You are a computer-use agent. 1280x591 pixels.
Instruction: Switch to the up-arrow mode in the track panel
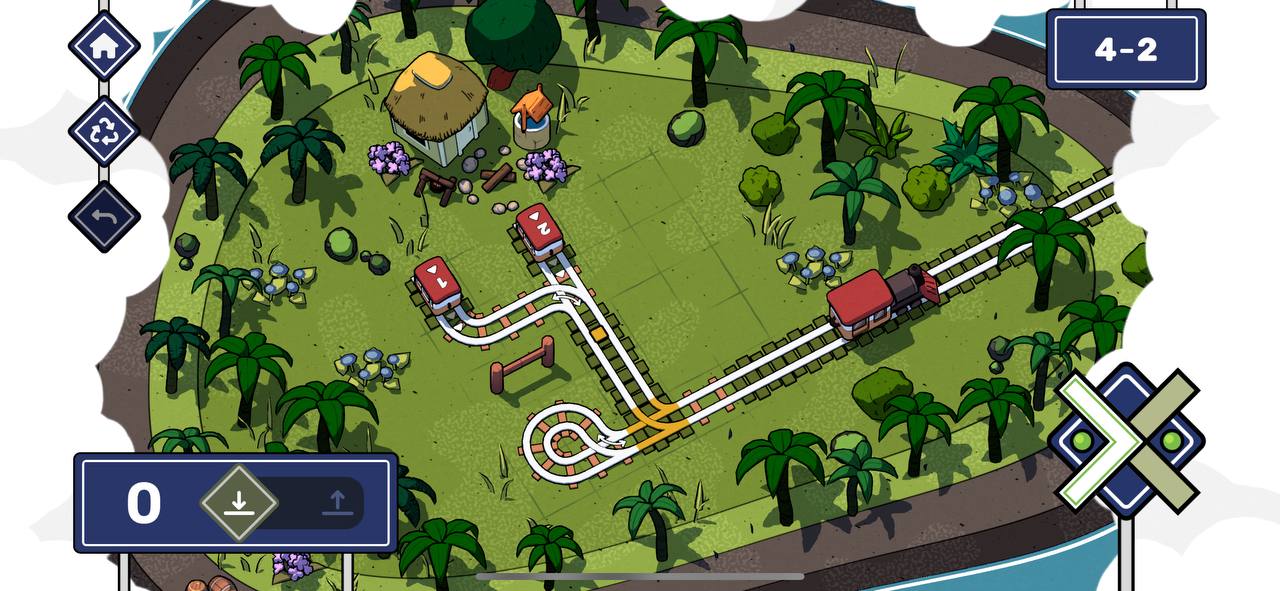337,502
